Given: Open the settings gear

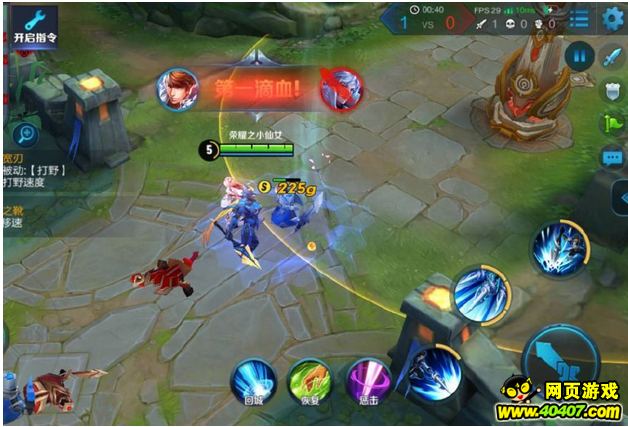Looking at the screenshot, I should point(612,18).
